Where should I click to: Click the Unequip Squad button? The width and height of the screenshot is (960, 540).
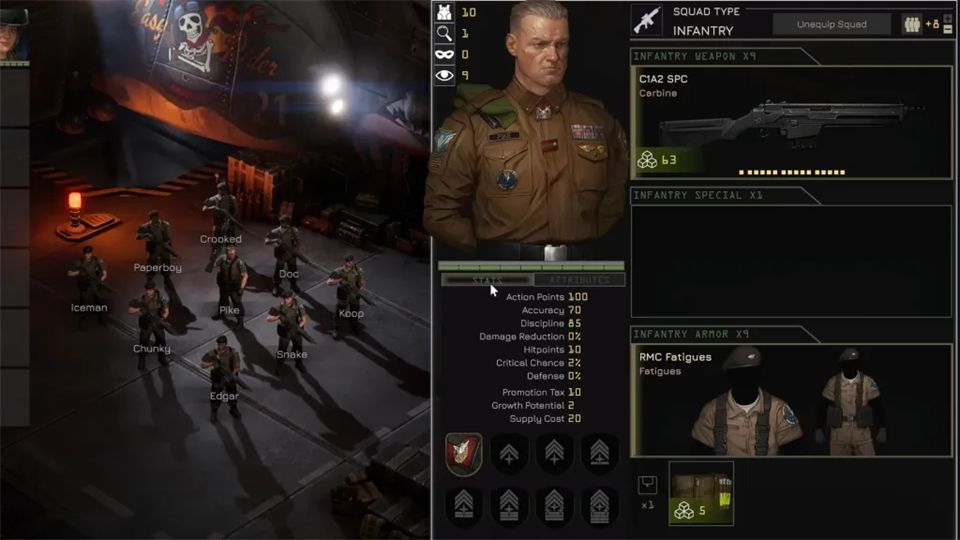[831, 24]
